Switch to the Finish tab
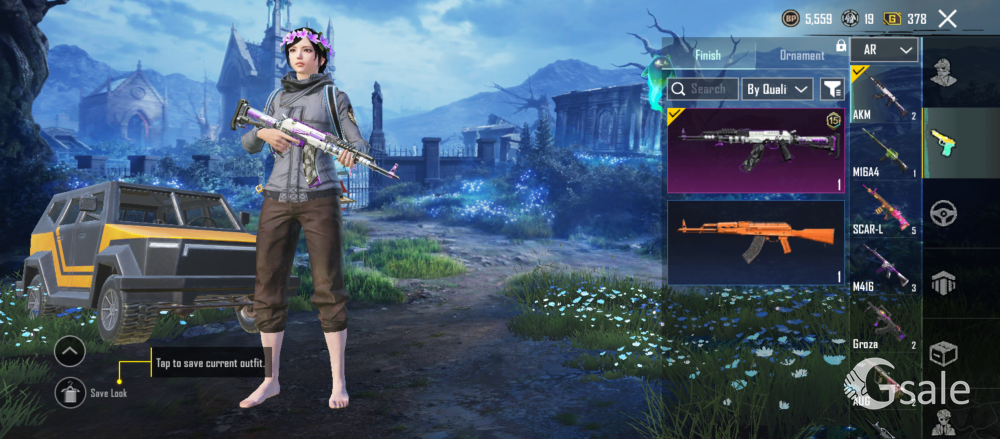Screen dimensions: 1000x439 pyautogui.click(x=708, y=55)
